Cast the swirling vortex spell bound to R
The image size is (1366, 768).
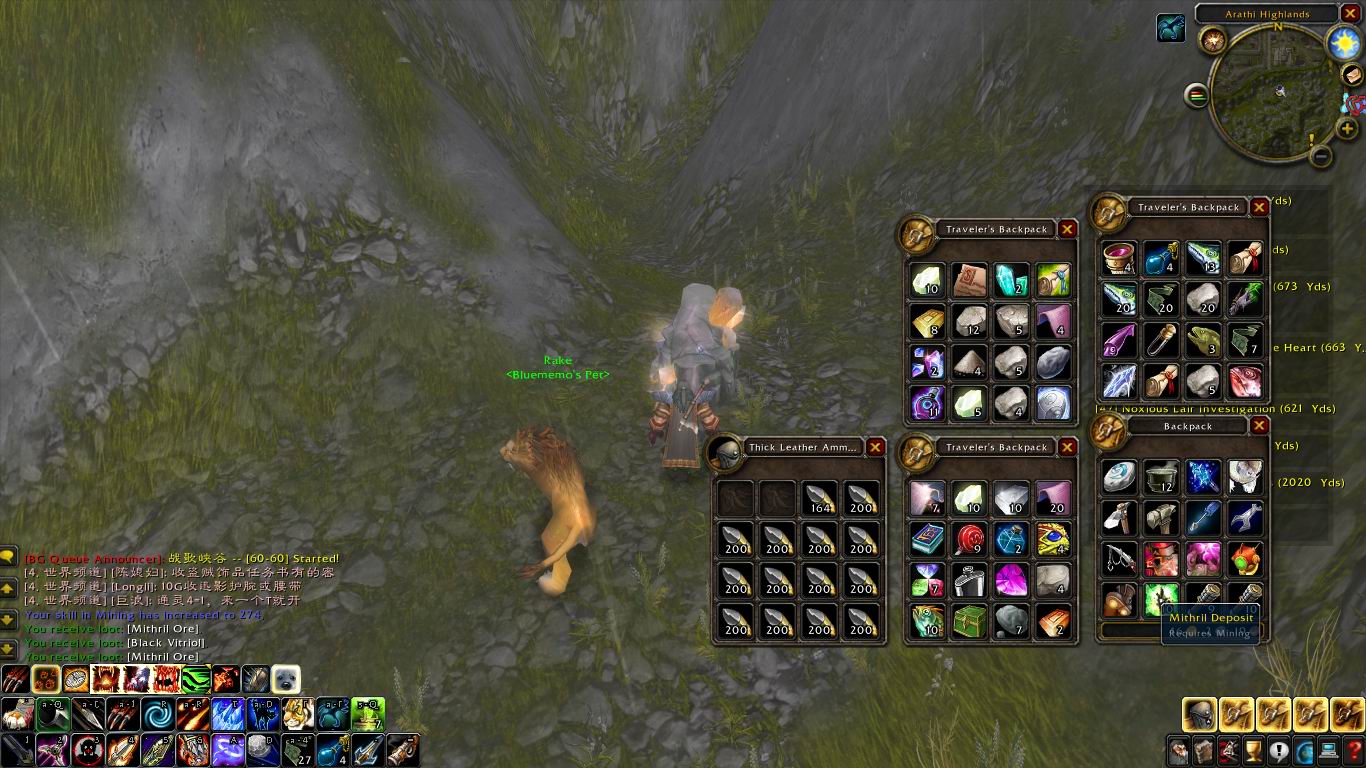tap(157, 715)
